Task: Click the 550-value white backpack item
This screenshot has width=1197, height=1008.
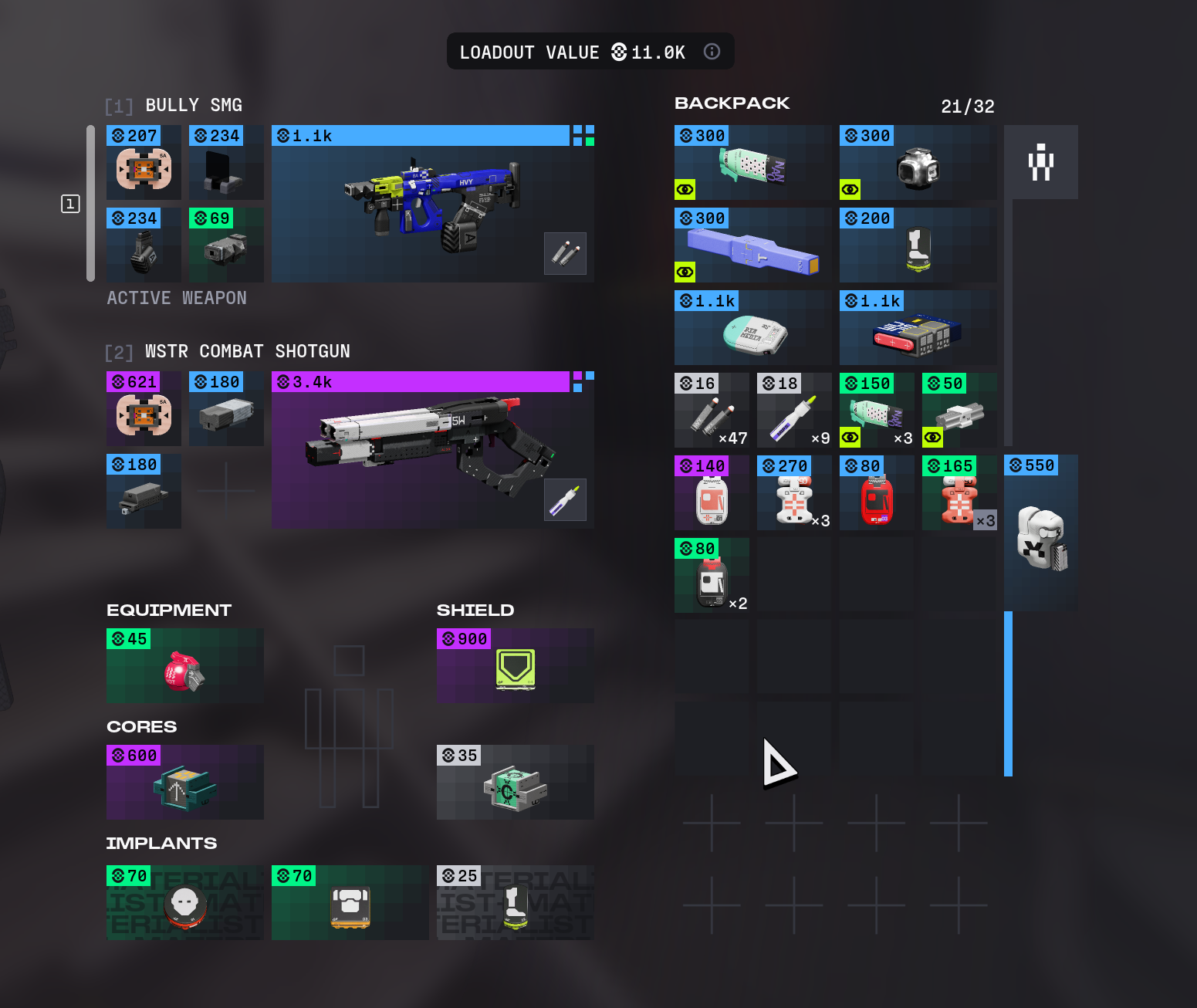Action: 1040,534
